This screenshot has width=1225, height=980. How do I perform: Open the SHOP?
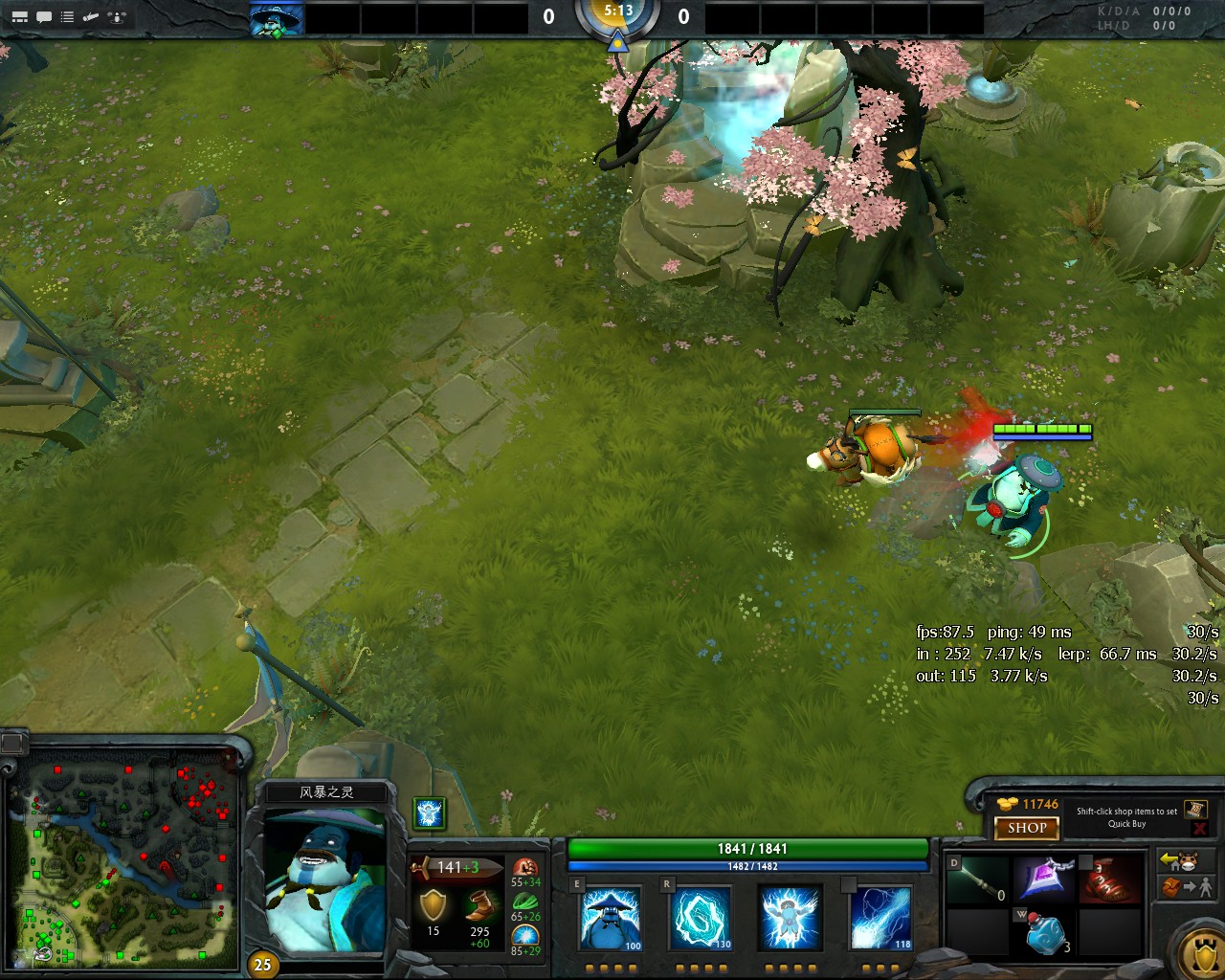1026,829
